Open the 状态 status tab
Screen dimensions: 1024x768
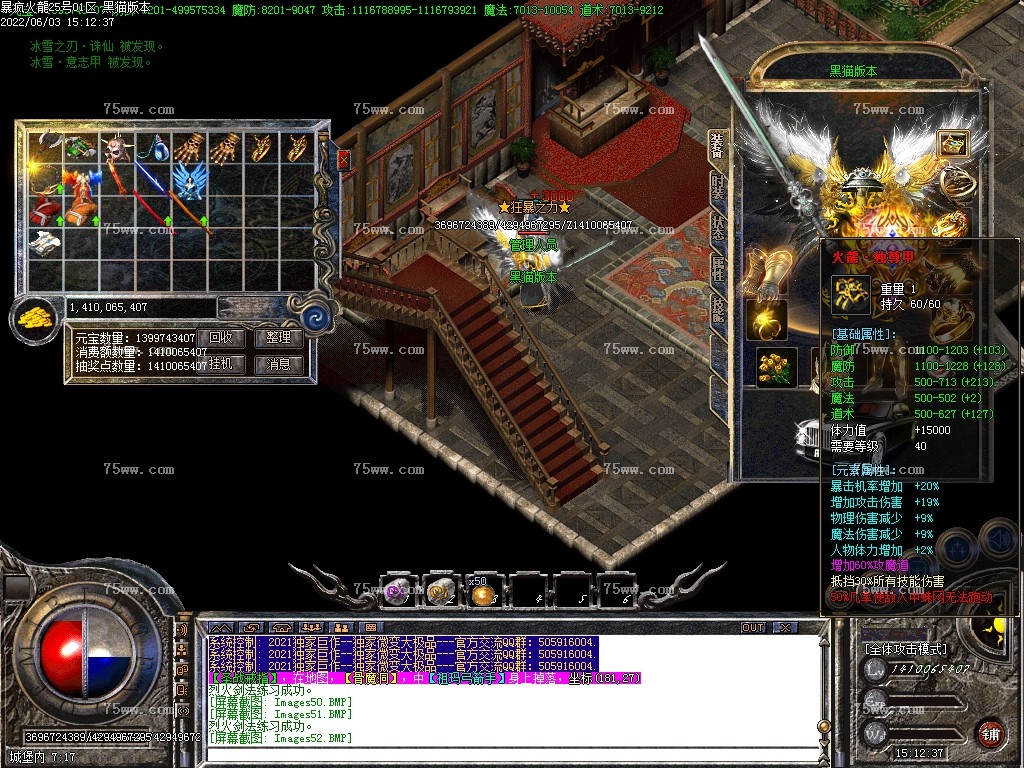tap(717, 229)
